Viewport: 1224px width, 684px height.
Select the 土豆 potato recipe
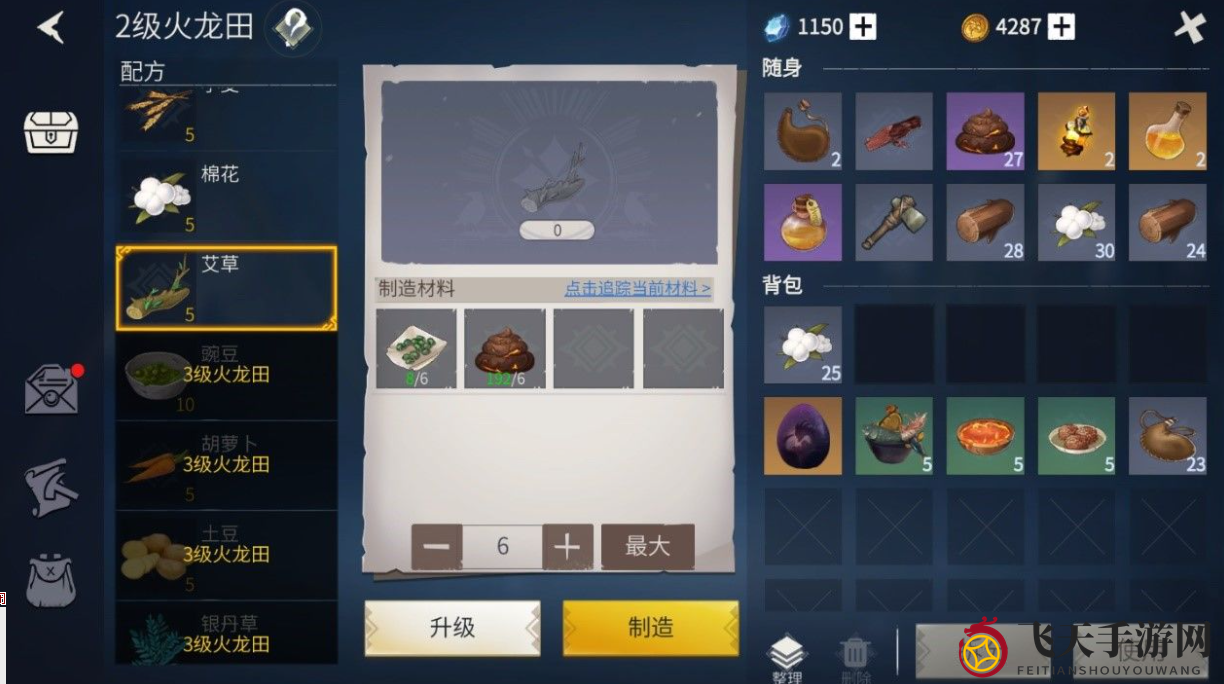tap(227, 554)
